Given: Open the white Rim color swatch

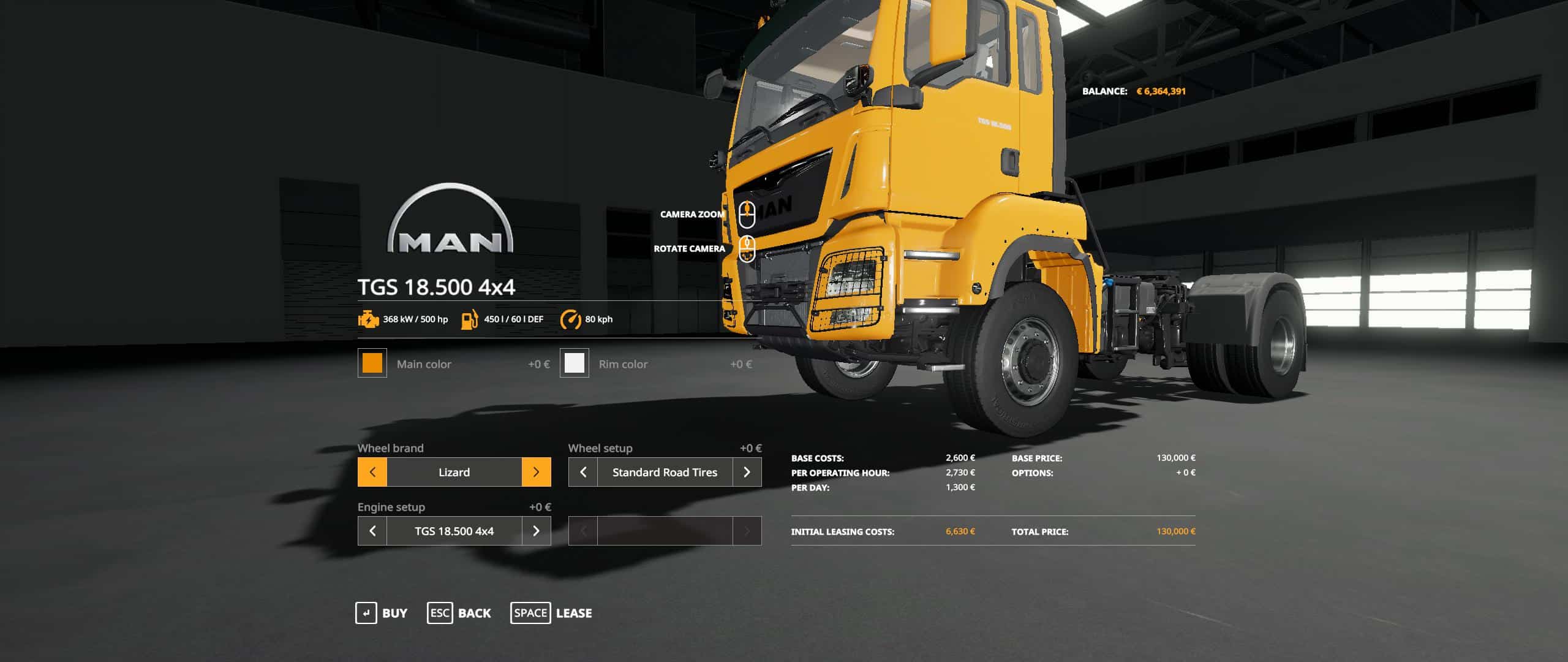Looking at the screenshot, I should click(574, 363).
